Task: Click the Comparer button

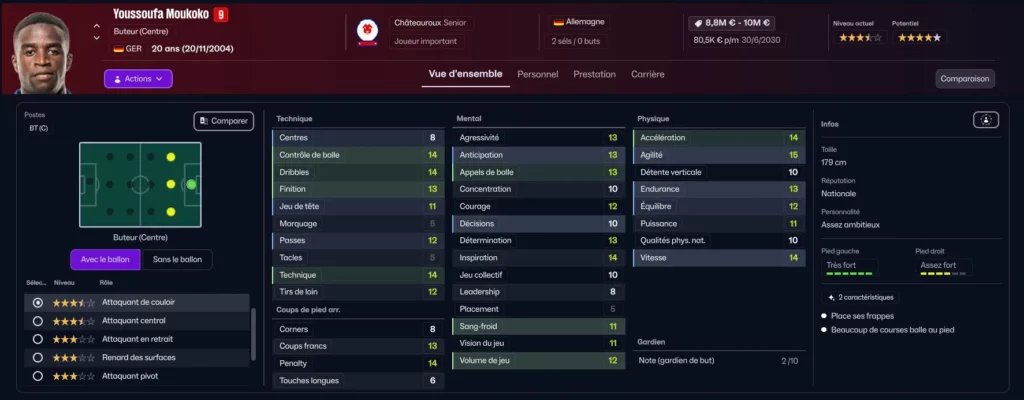Action: tap(223, 121)
